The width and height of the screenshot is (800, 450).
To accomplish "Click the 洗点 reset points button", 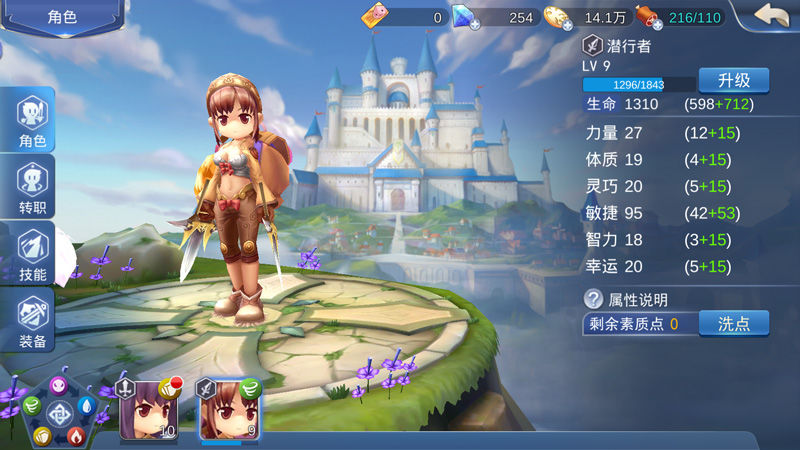I will [x=733, y=323].
